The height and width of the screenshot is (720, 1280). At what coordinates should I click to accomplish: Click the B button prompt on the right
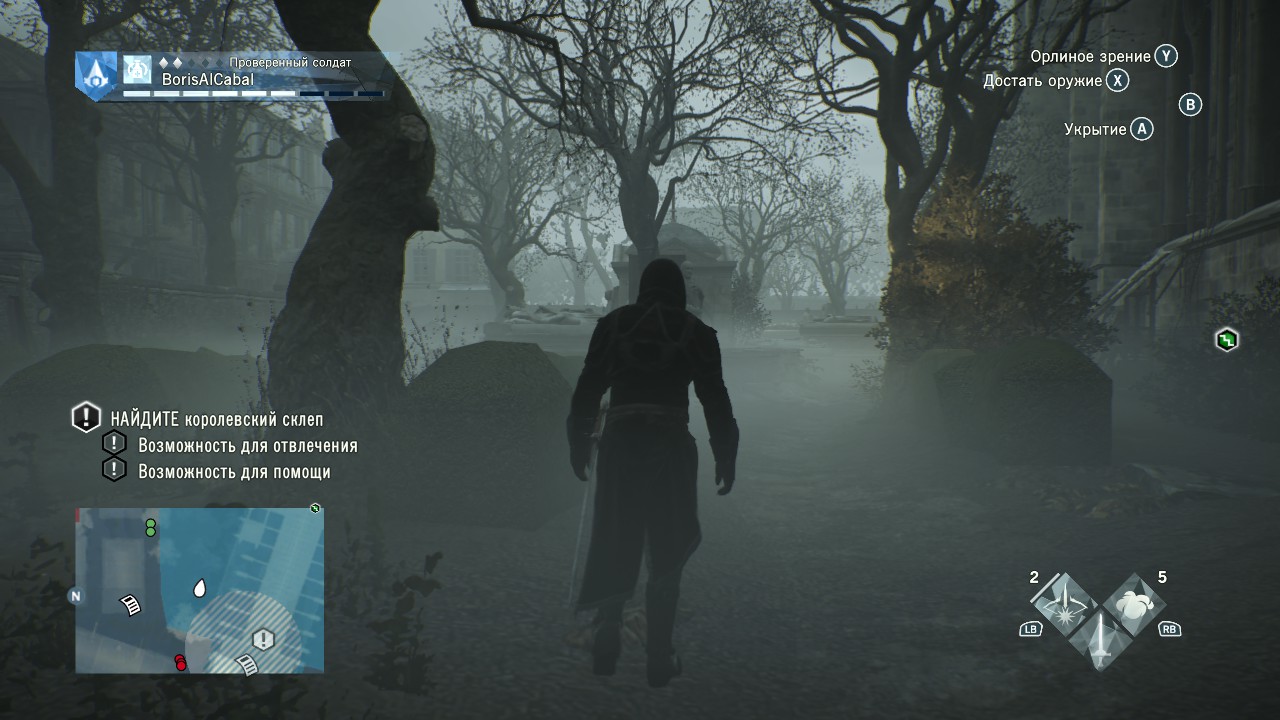click(x=1189, y=105)
